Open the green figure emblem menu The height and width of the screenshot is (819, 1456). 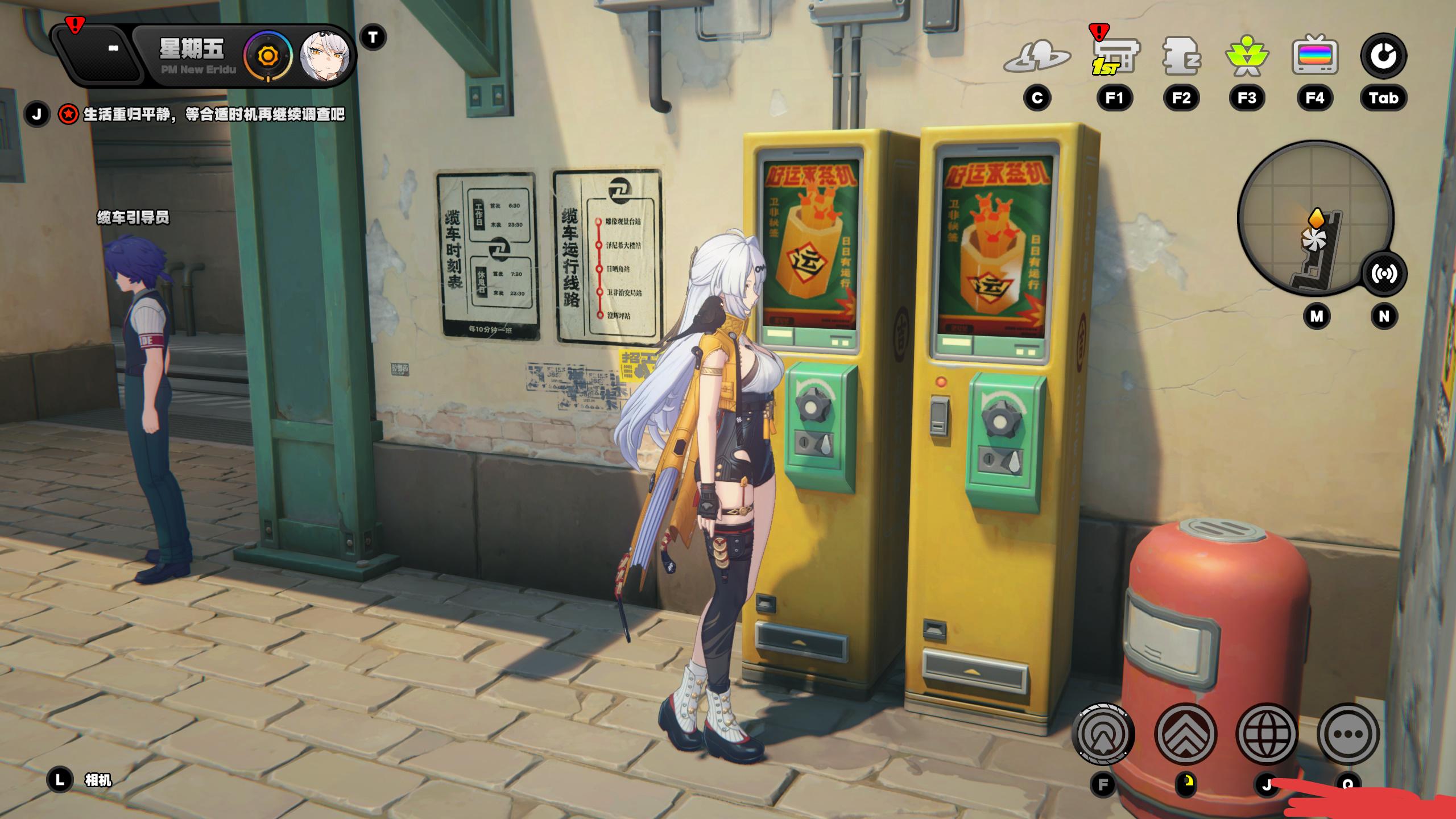pos(1247,57)
